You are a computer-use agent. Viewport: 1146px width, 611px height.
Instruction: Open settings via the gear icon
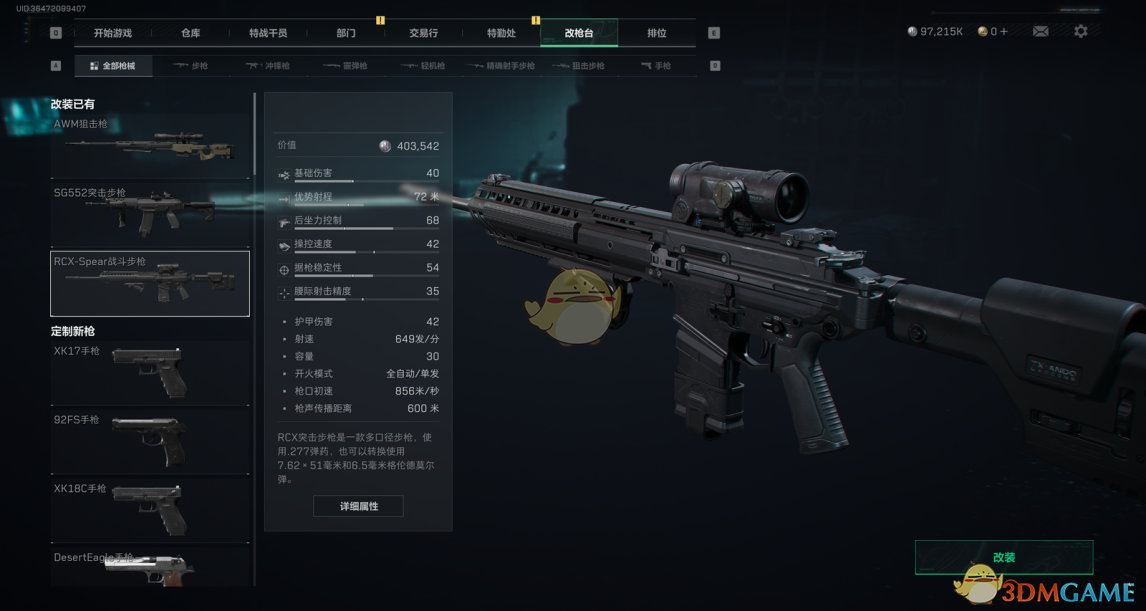tap(1081, 32)
